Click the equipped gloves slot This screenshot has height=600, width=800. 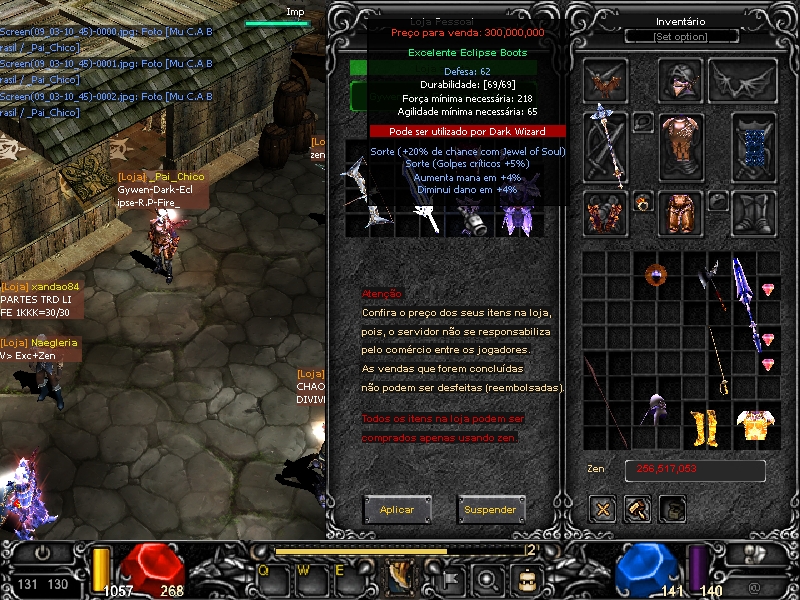(606, 213)
